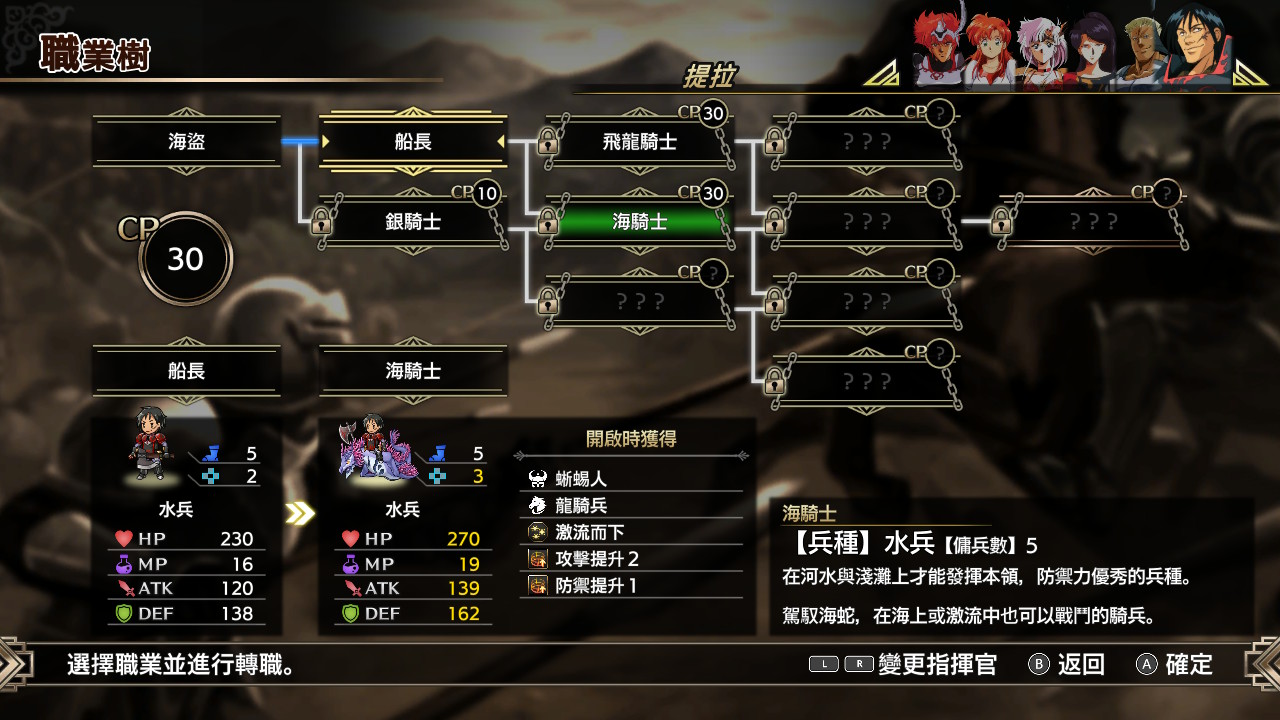1280x720 pixels.
Task: Choose the blond man commander portrait
Action: pyautogui.click(x=1140, y=50)
